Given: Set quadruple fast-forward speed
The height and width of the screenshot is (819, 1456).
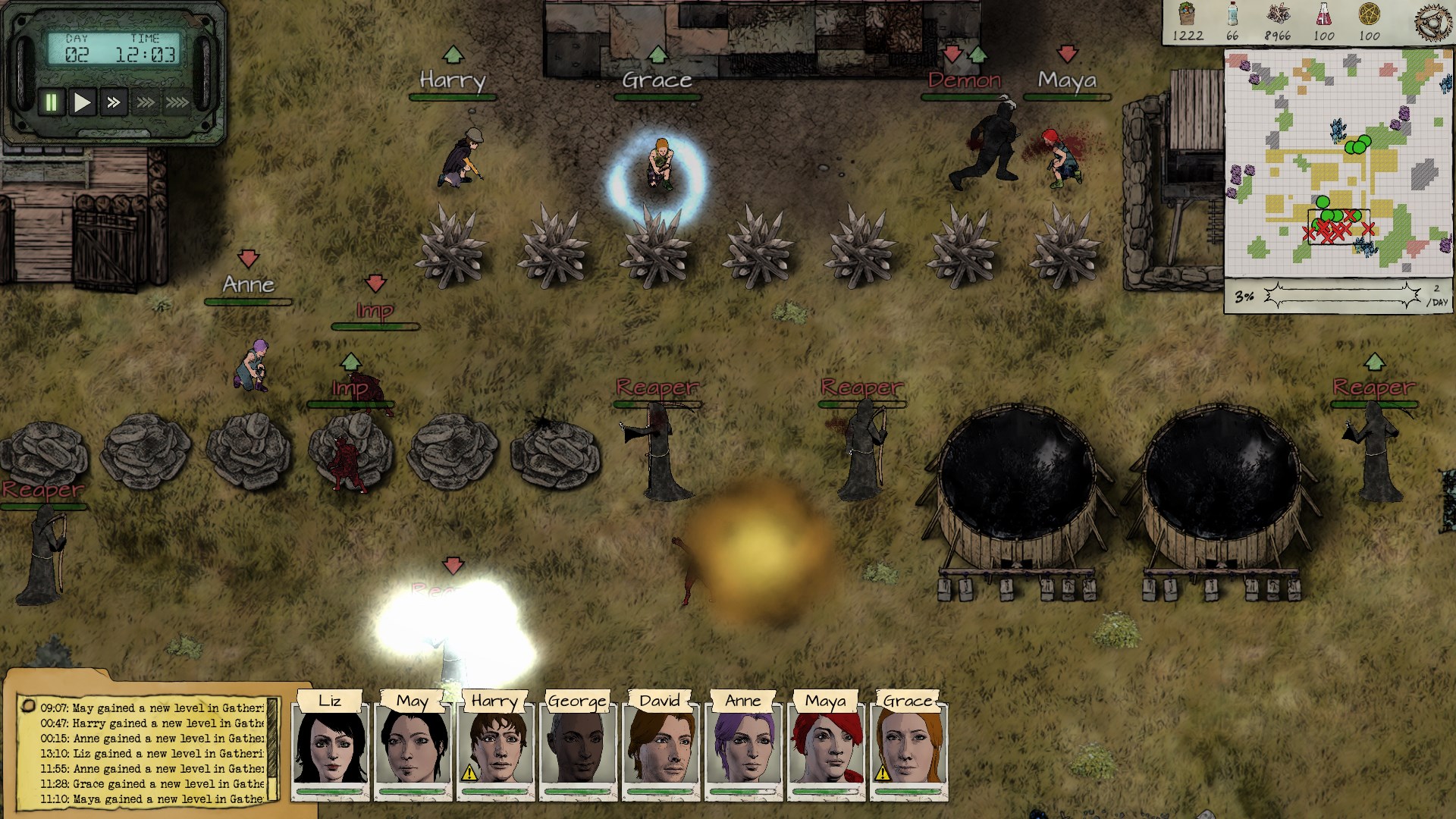Looking at the screenshot, I should click(x=177, y=102).
